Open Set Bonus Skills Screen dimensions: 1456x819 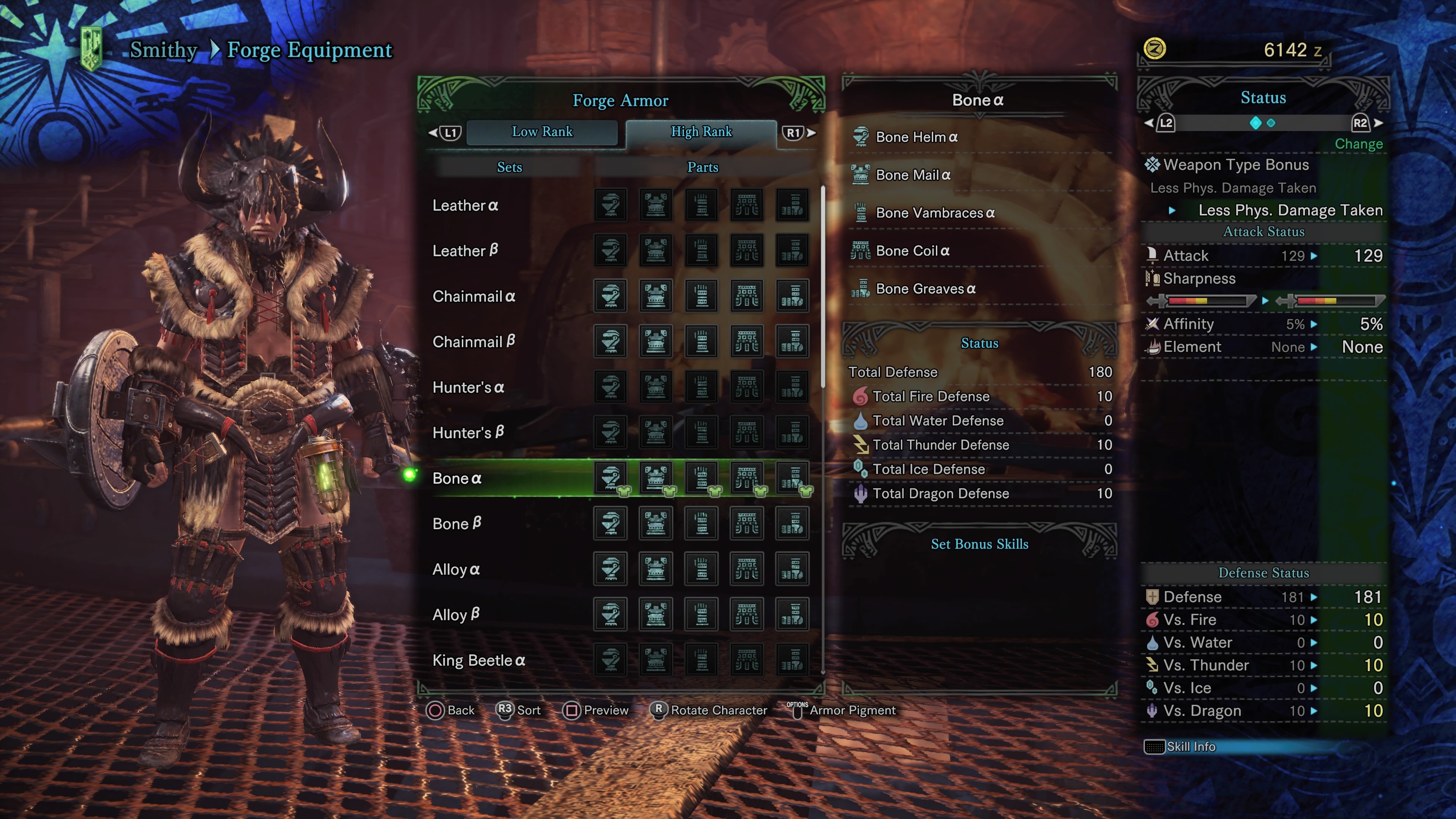point(979,544)
